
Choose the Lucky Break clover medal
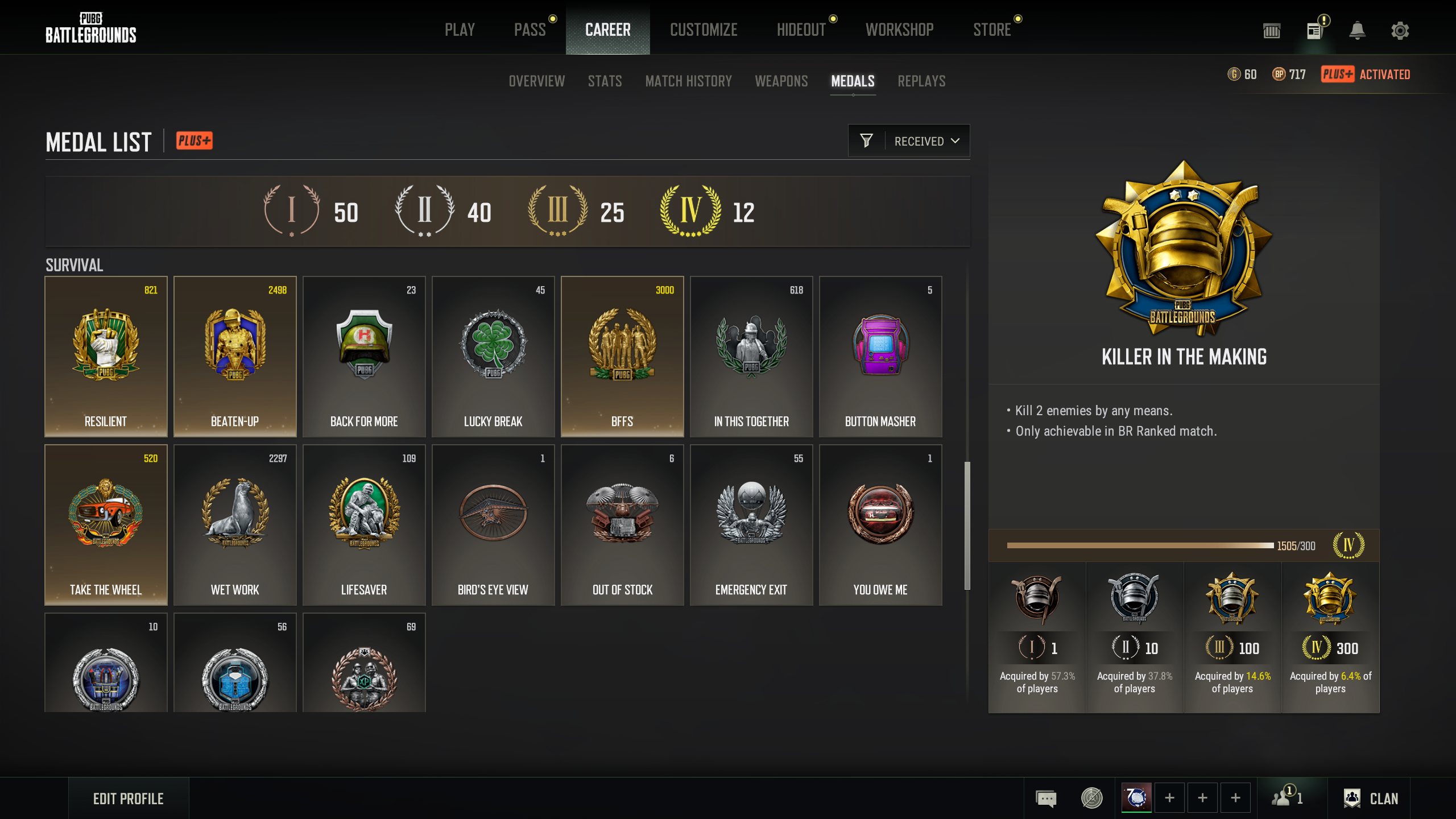coord(493,357)
